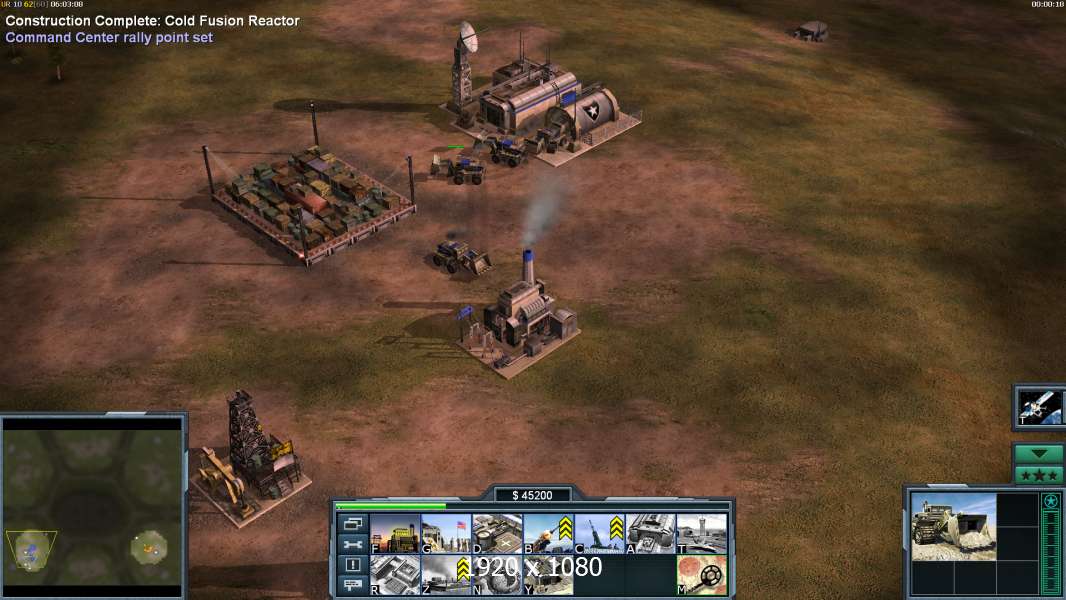The image size is (1066, 600).
Task: Click the exclamation mark alert button
Action: coord(352,565)
